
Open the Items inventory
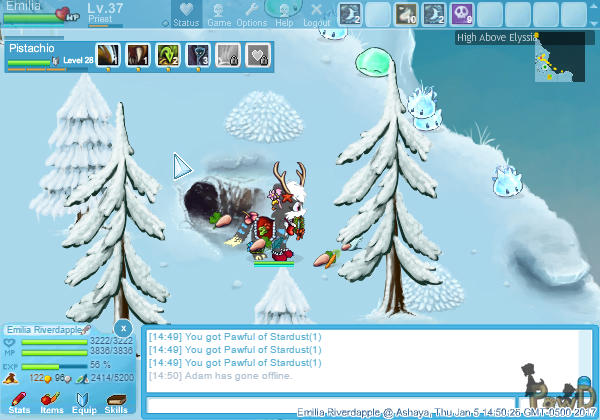tap(51, 402)
